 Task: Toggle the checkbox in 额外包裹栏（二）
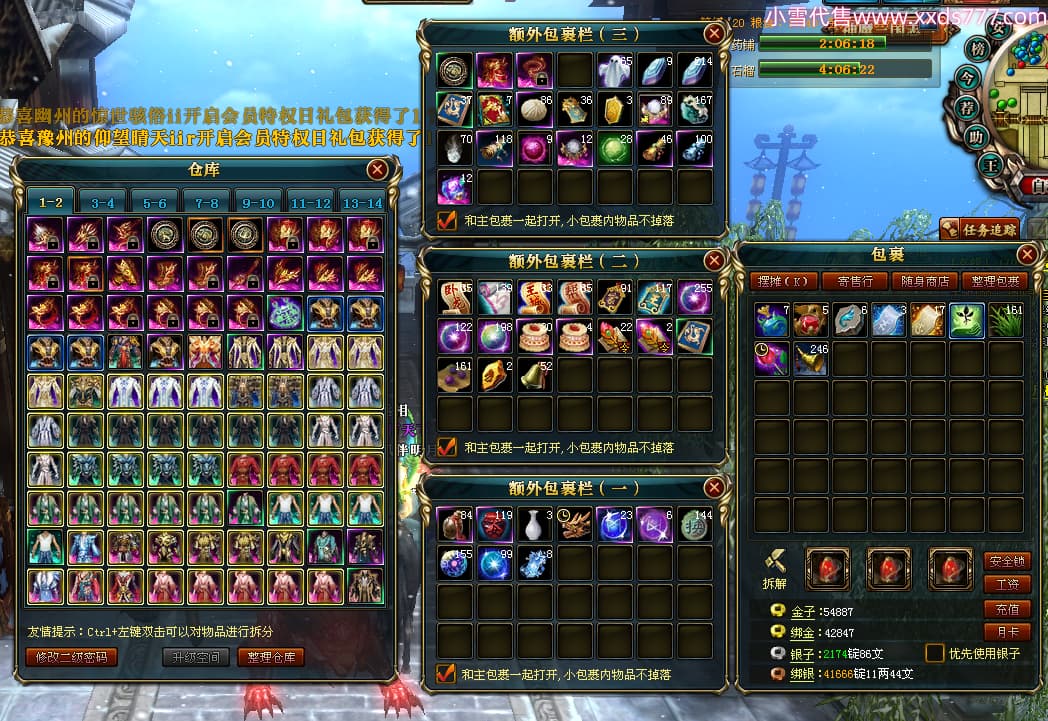pyautogui.click(x=447, y=447)
